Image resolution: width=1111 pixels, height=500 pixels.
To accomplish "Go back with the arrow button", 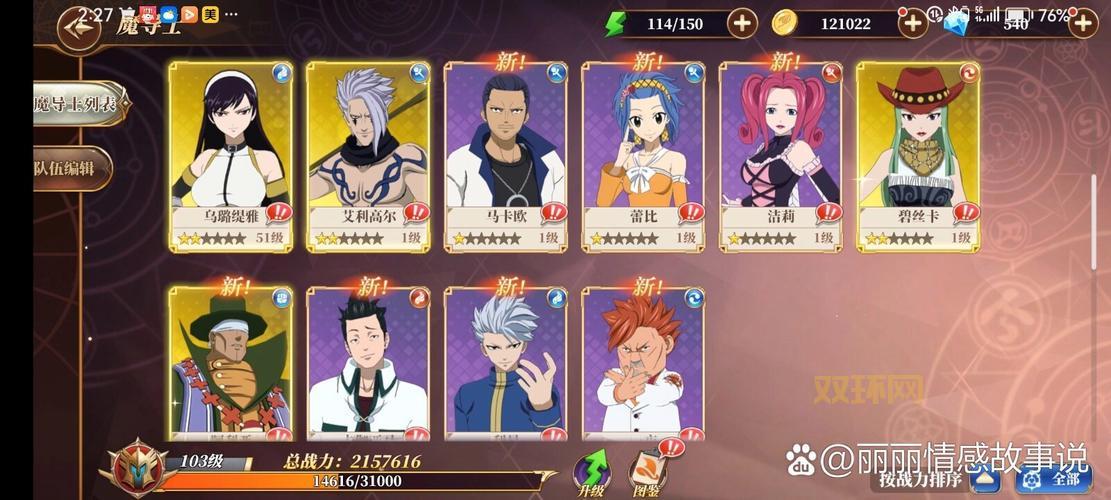I will pos(79,27).
